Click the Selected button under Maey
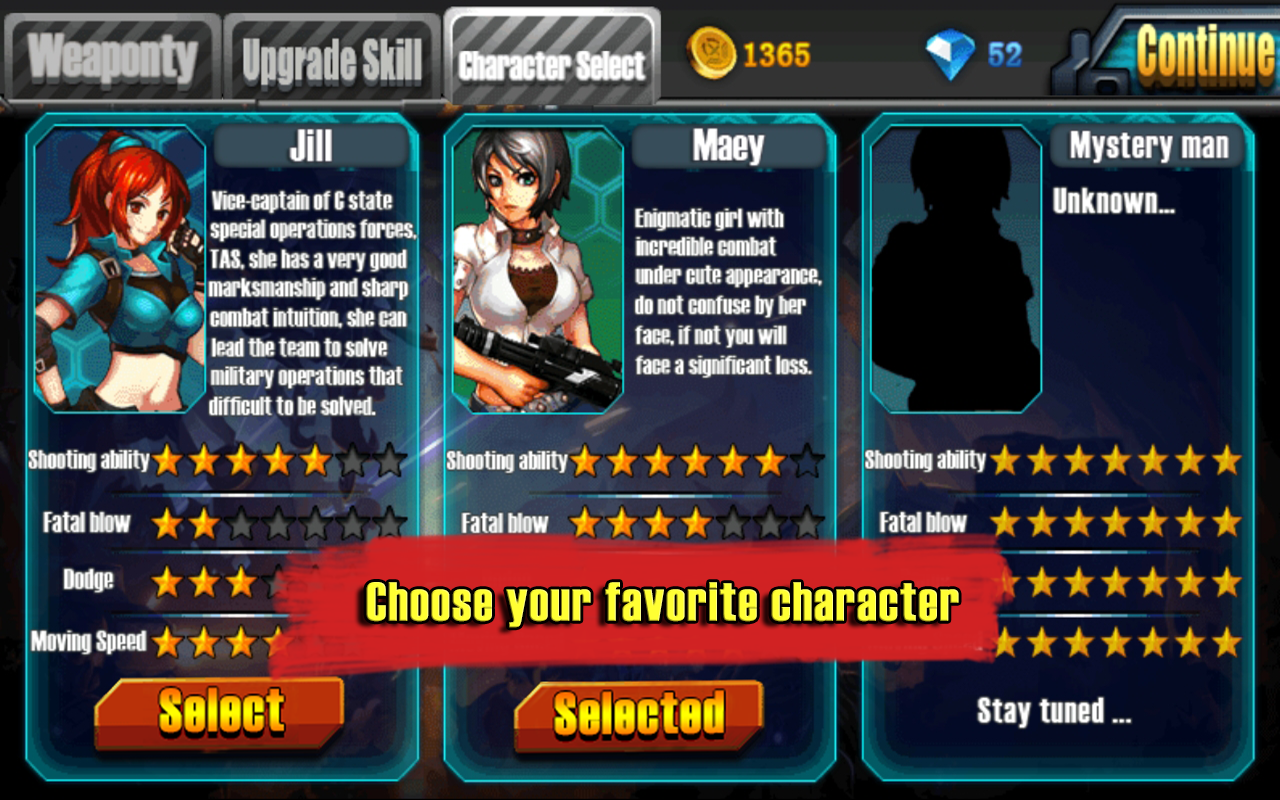Viewport: 1280px width, 800px height. pos(639,715)
